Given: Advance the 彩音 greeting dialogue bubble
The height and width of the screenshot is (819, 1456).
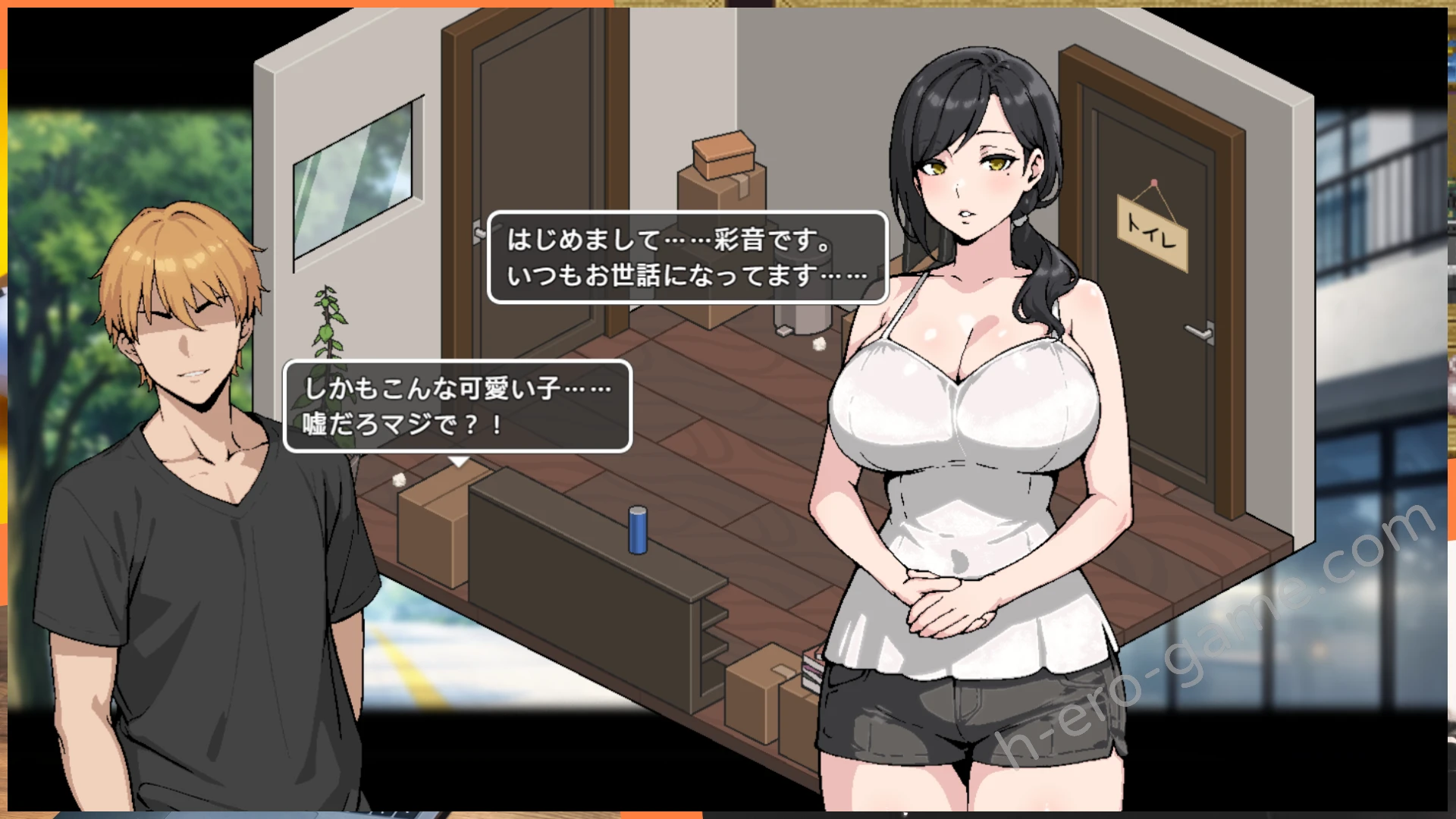Looking at the screenshot, I should tap(687, 258).
